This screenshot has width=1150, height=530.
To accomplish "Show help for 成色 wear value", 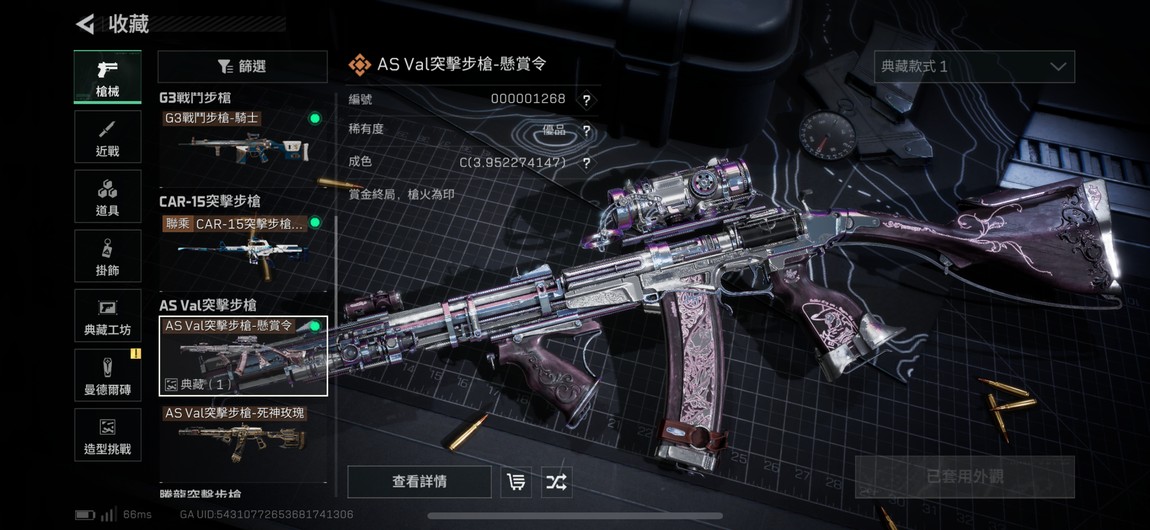I will pyautogui.click(x=586, y=163).
